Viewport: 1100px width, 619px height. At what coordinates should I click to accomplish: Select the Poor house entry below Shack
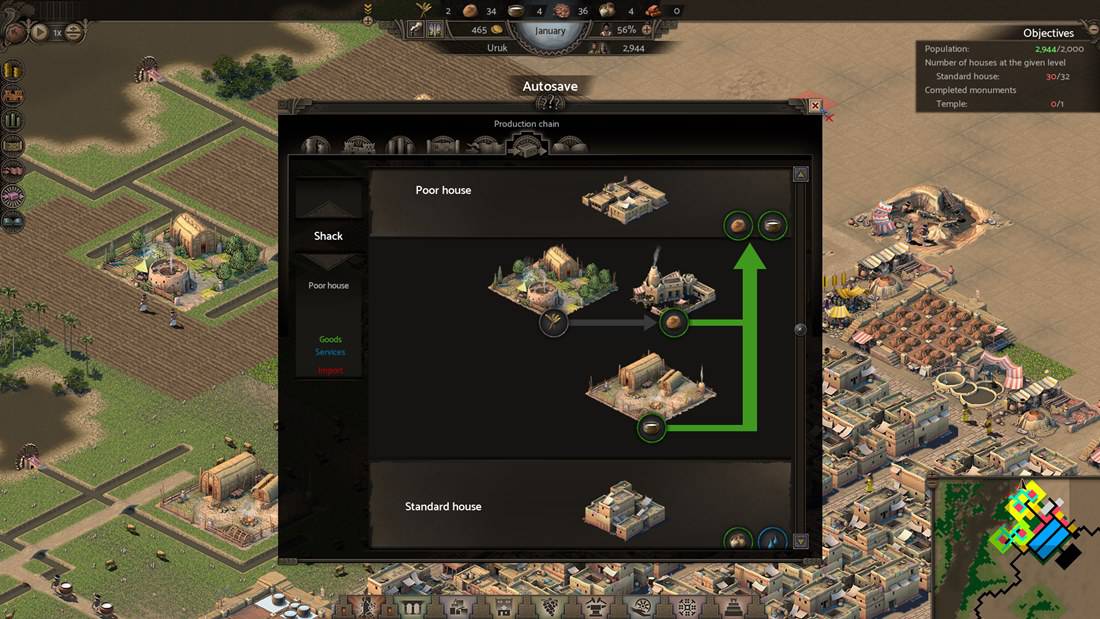pyautogui.click(x=328, y=286)
